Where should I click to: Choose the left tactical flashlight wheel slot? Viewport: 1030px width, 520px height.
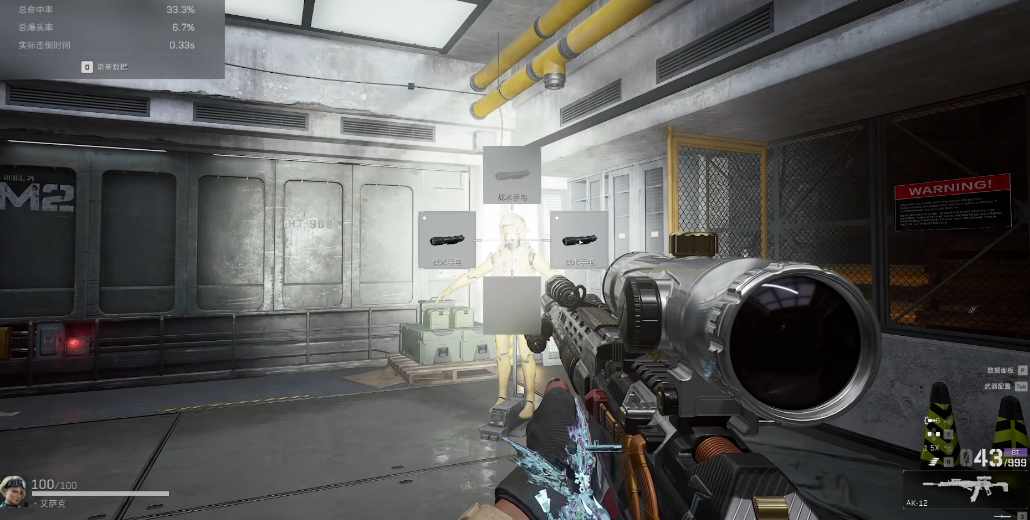click(x=446, y=240)
